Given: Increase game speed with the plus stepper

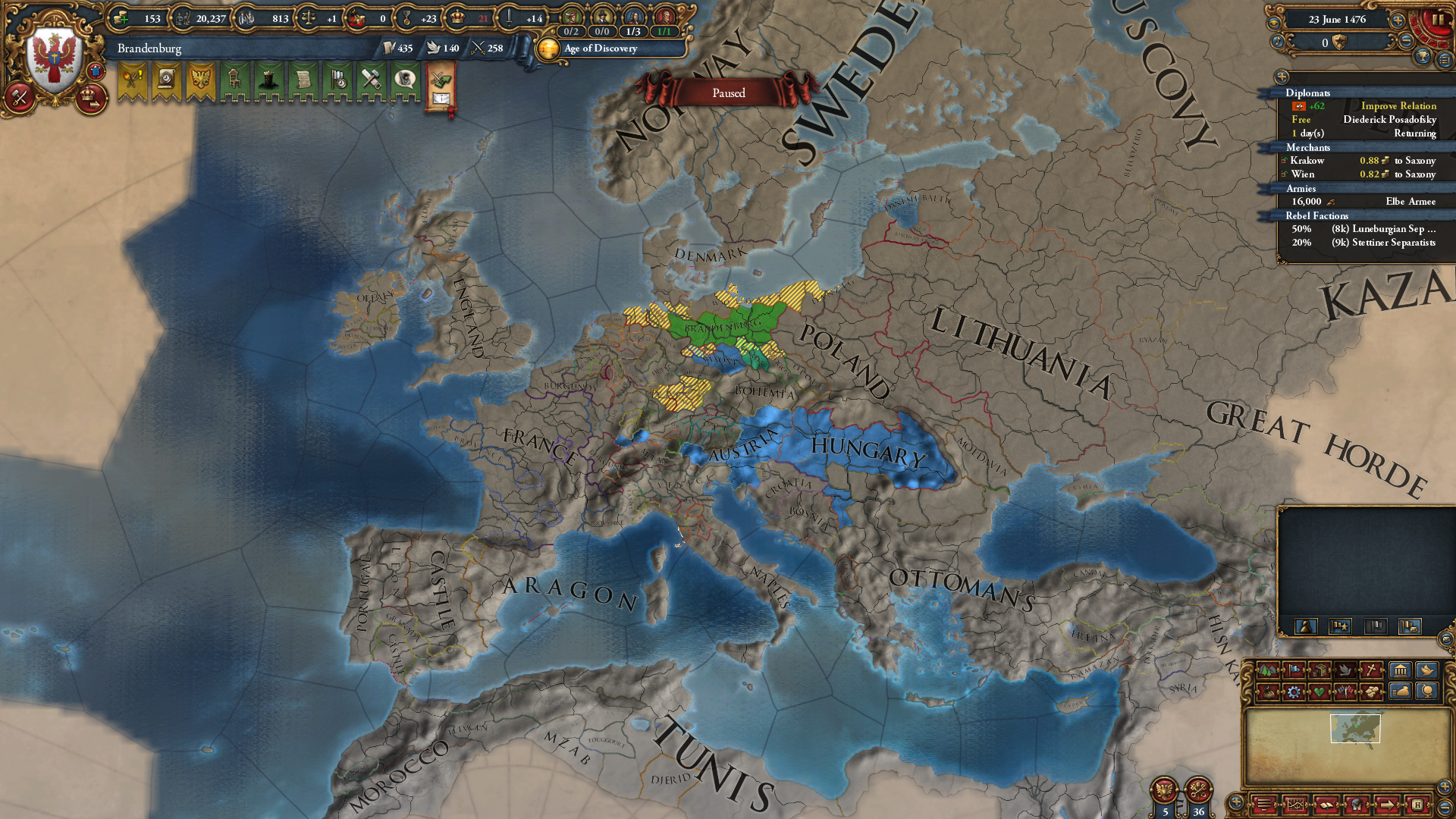Looking at the screenshot, I should click(1398, 21).
